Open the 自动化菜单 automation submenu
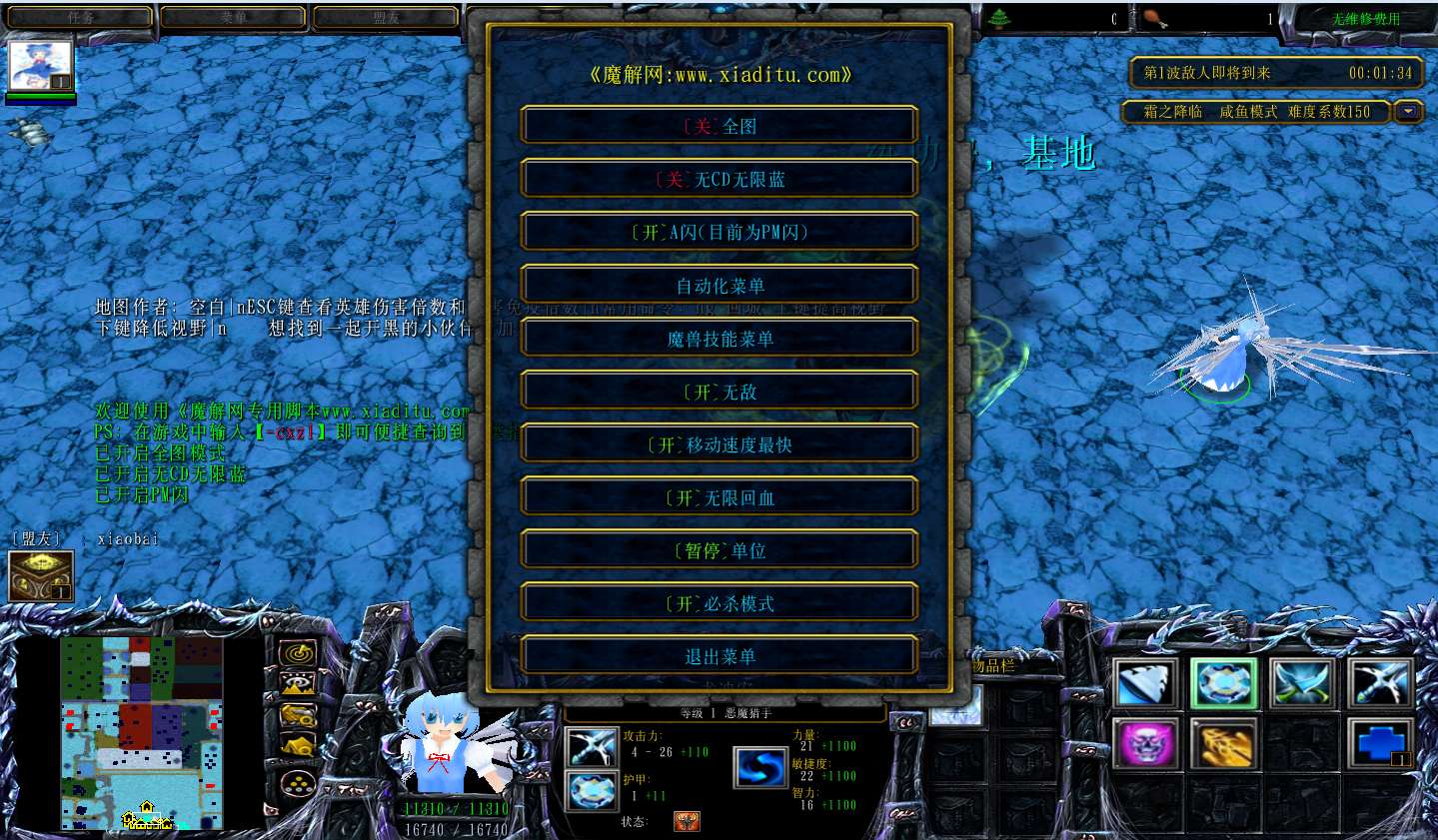Image resolution: width=1438 pixels, height=840 pixels. (719, 285)
